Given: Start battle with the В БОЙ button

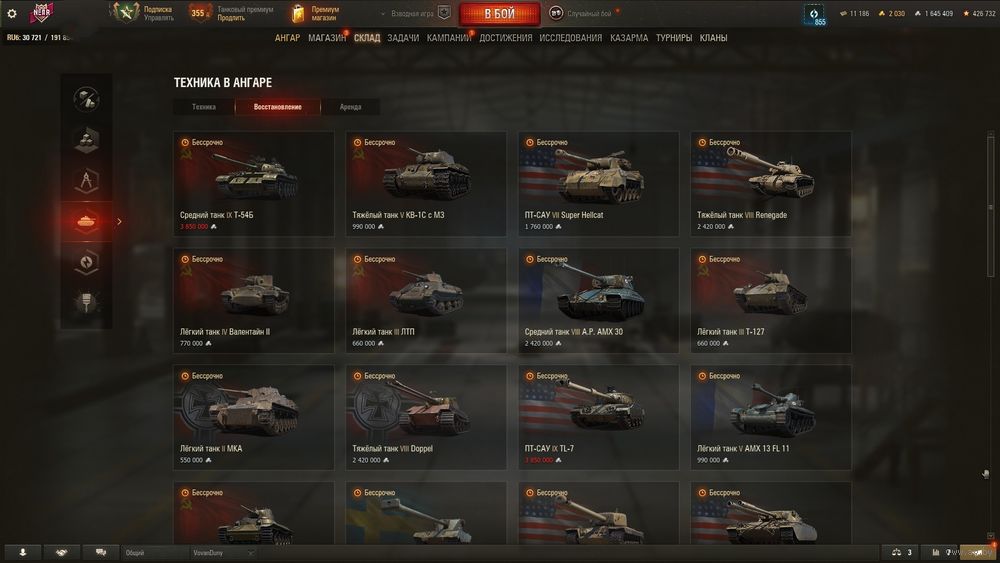Looking at the screenshot, I should pyautogui.click(x=499, y=14).
